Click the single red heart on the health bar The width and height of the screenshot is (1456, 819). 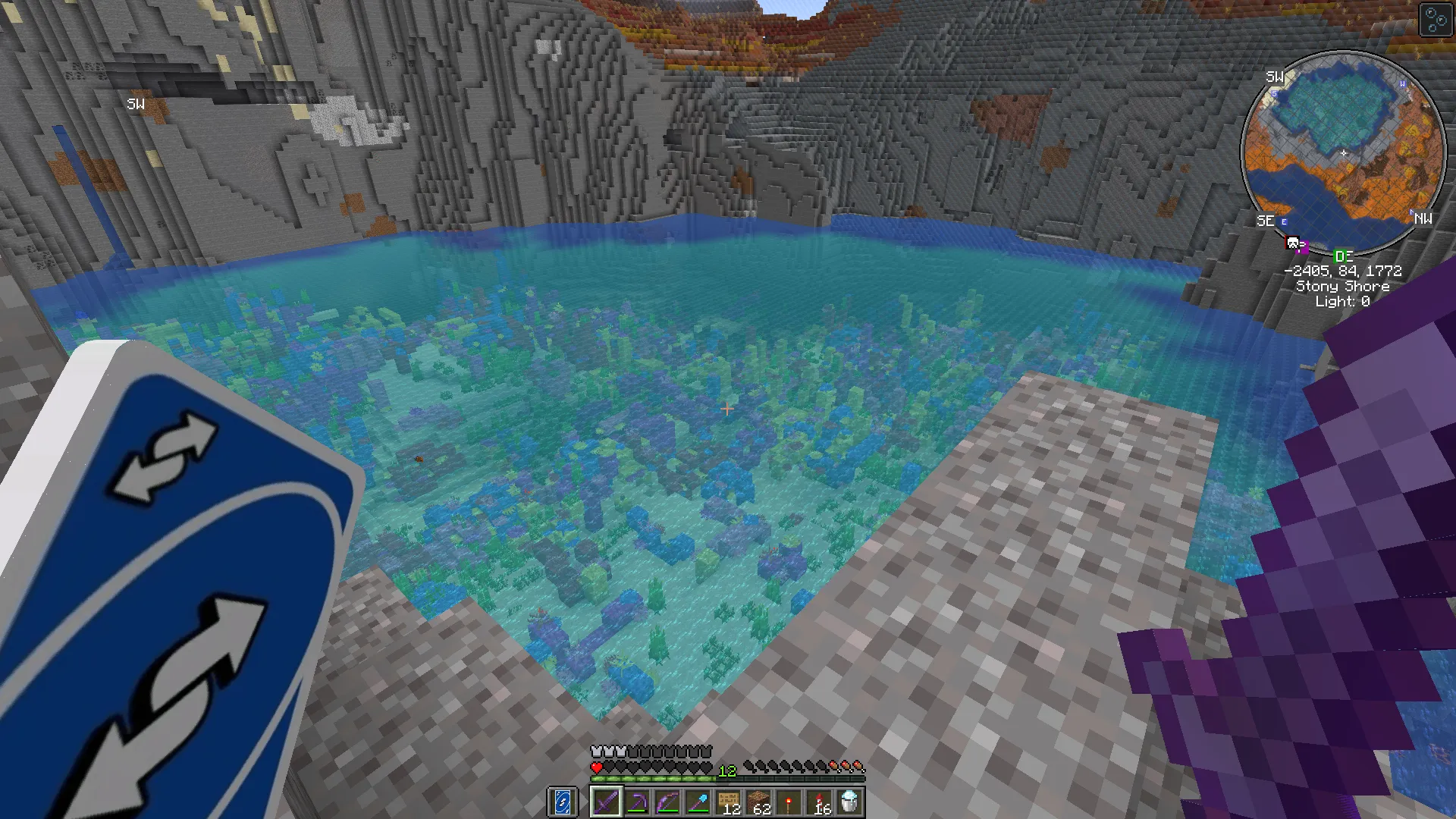click(596, 766)
